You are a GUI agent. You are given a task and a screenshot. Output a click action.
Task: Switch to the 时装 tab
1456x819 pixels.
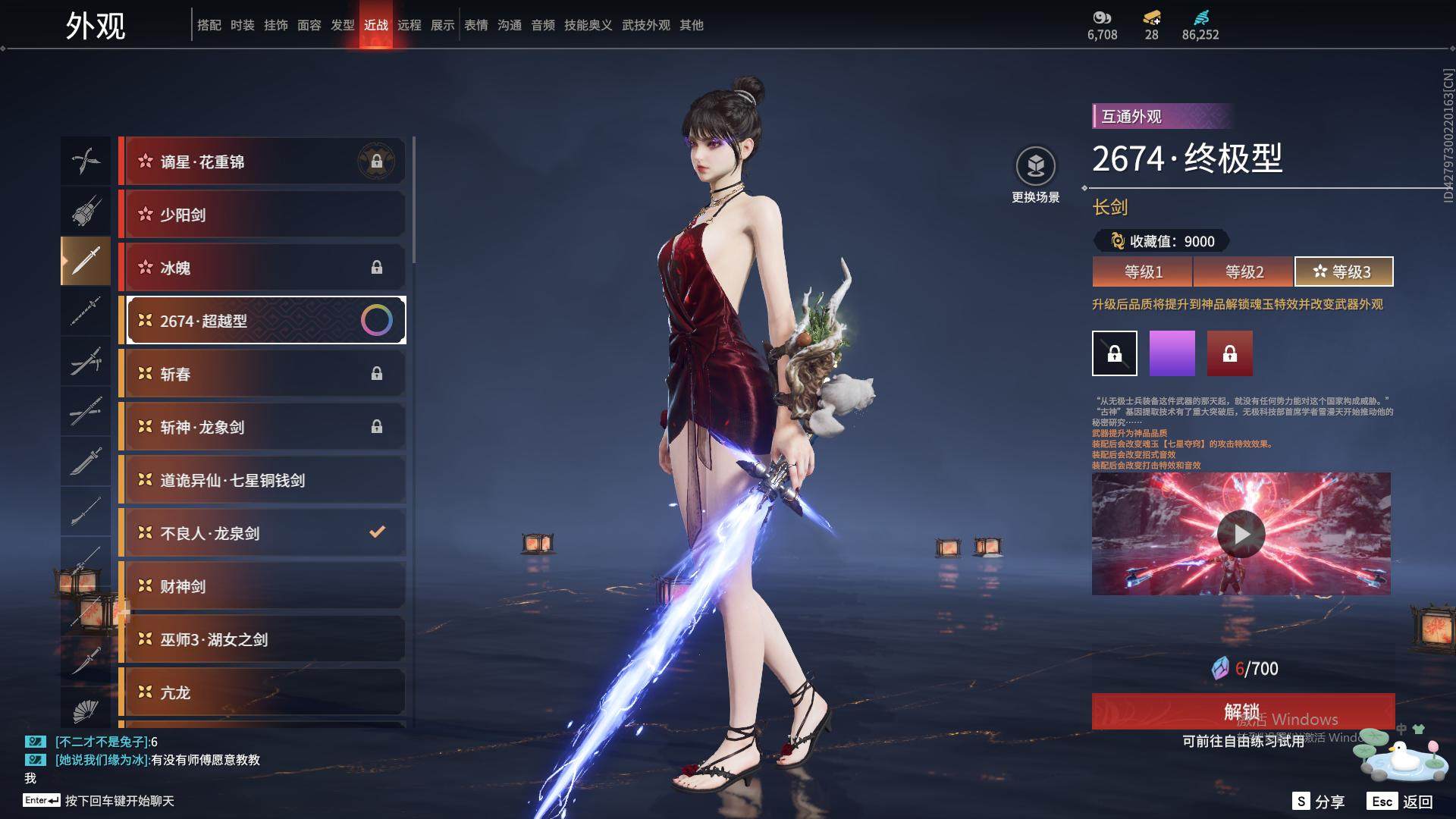243,25
